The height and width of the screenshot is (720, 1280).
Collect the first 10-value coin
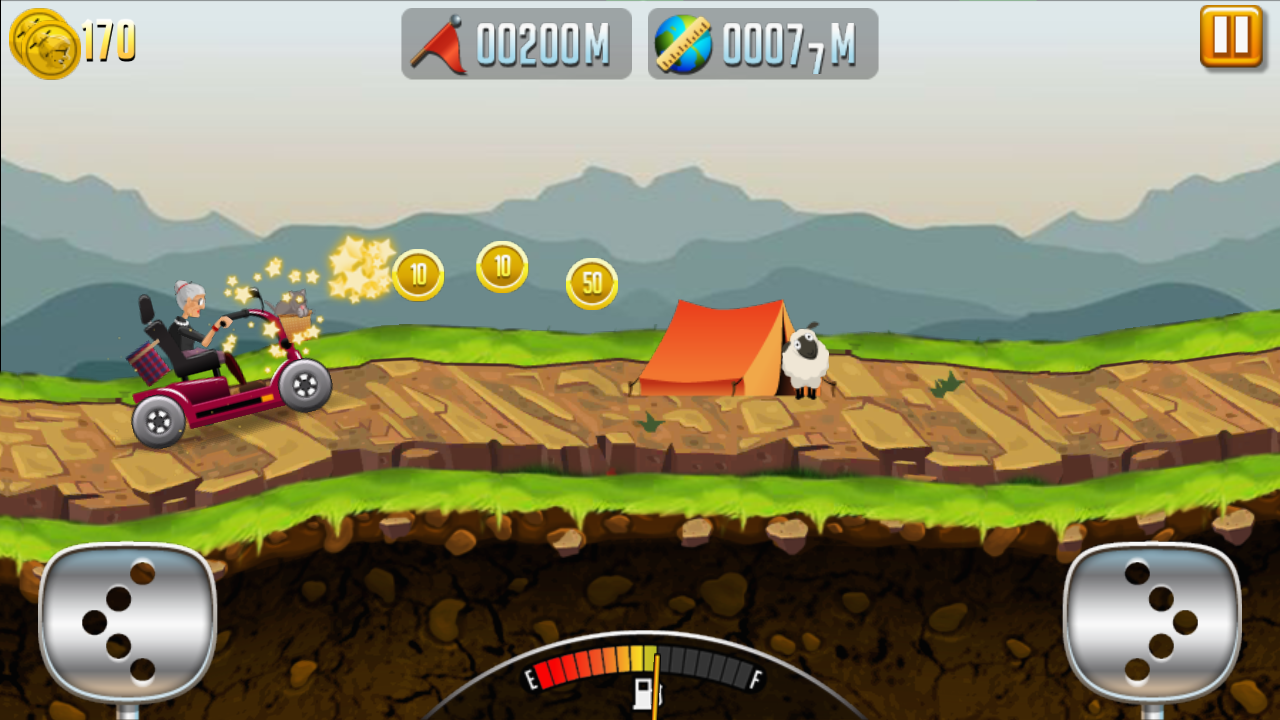[x=420, y=274]
